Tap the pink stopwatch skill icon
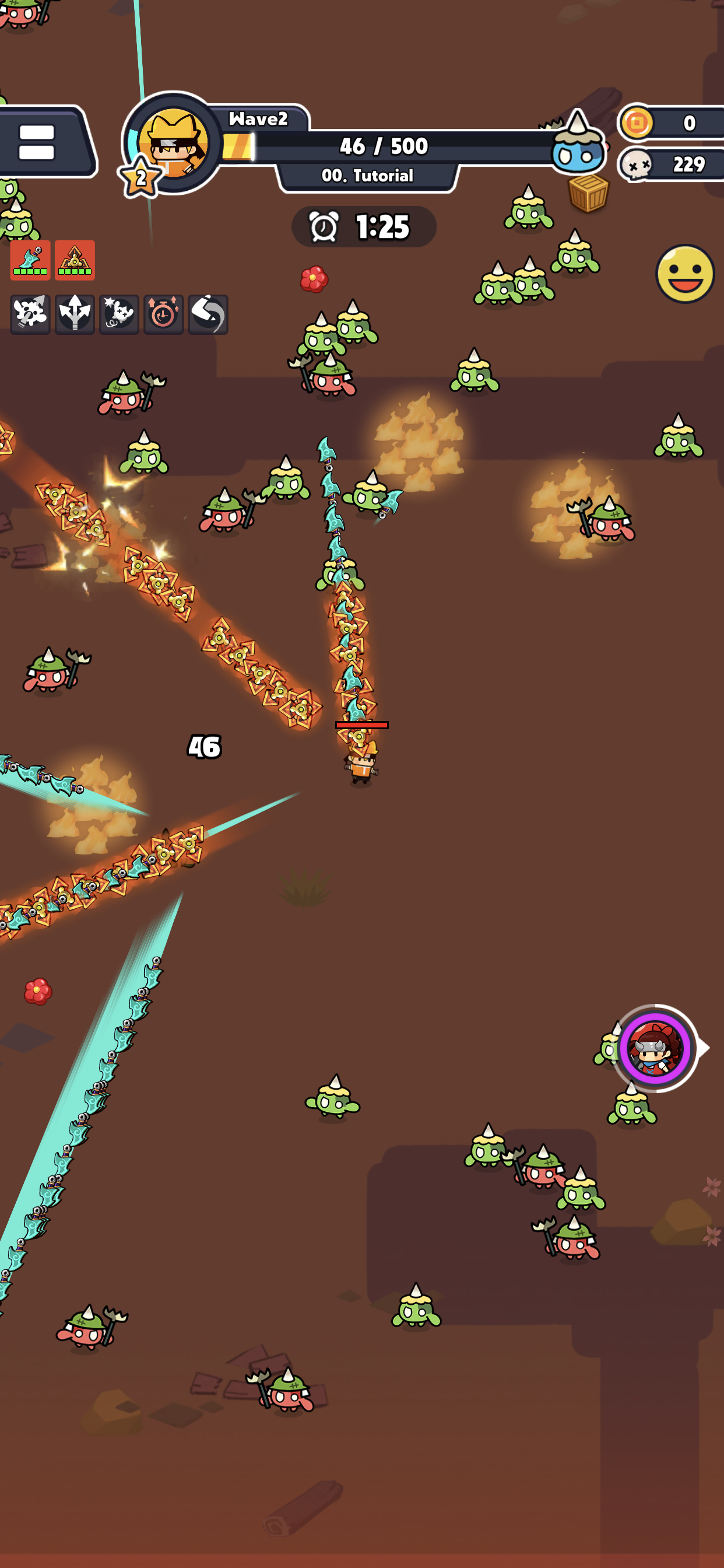 pos(163,314)
